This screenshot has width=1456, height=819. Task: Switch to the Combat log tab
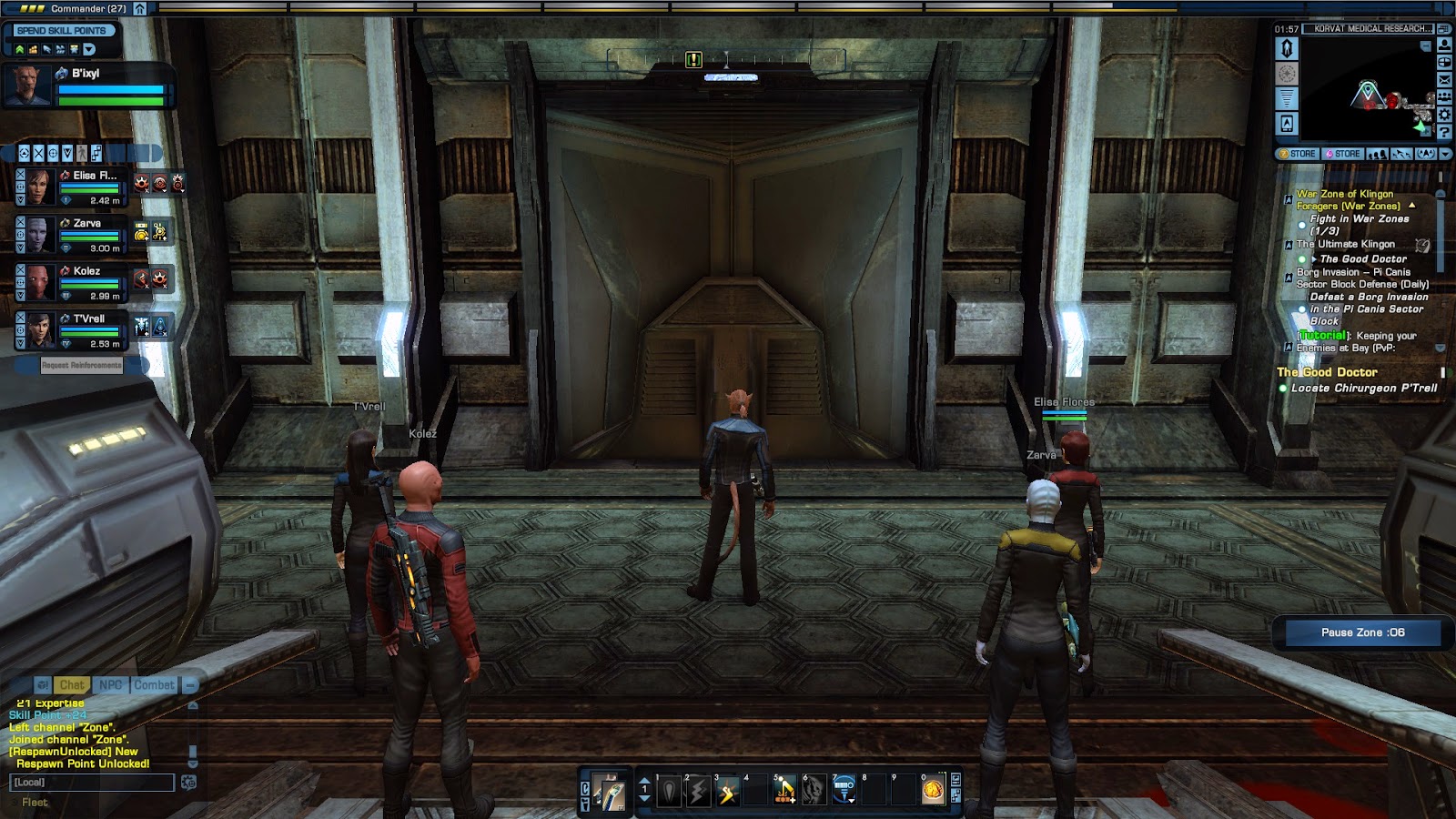pos(154,685)
